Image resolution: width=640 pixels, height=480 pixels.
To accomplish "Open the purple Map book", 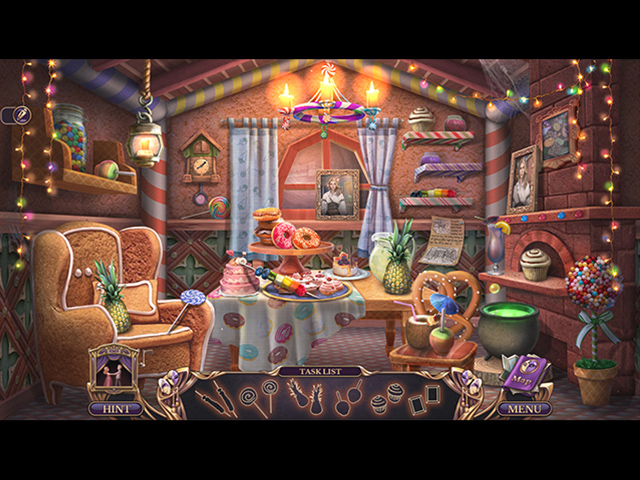I will click(522, 376).
